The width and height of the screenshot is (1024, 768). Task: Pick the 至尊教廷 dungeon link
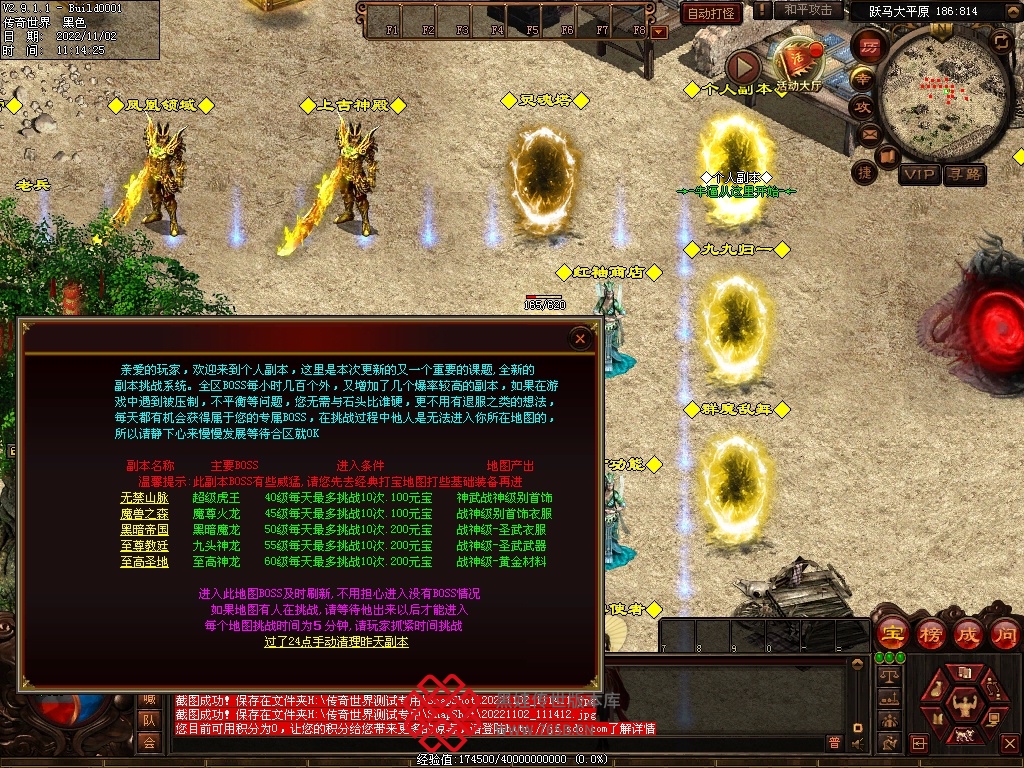coord(145,545)
